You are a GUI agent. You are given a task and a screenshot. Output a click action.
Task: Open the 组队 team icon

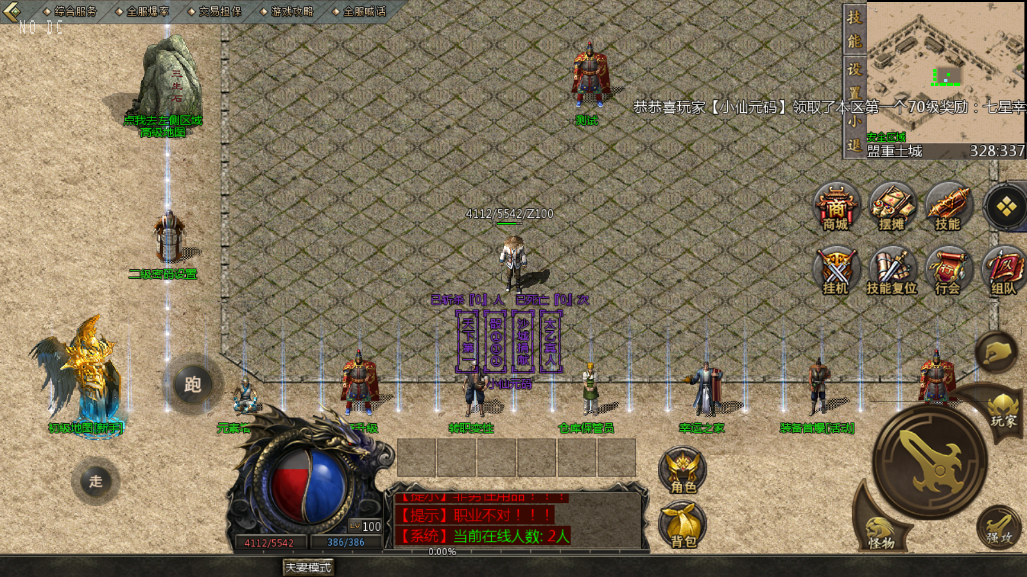(x=1003, y=268)
